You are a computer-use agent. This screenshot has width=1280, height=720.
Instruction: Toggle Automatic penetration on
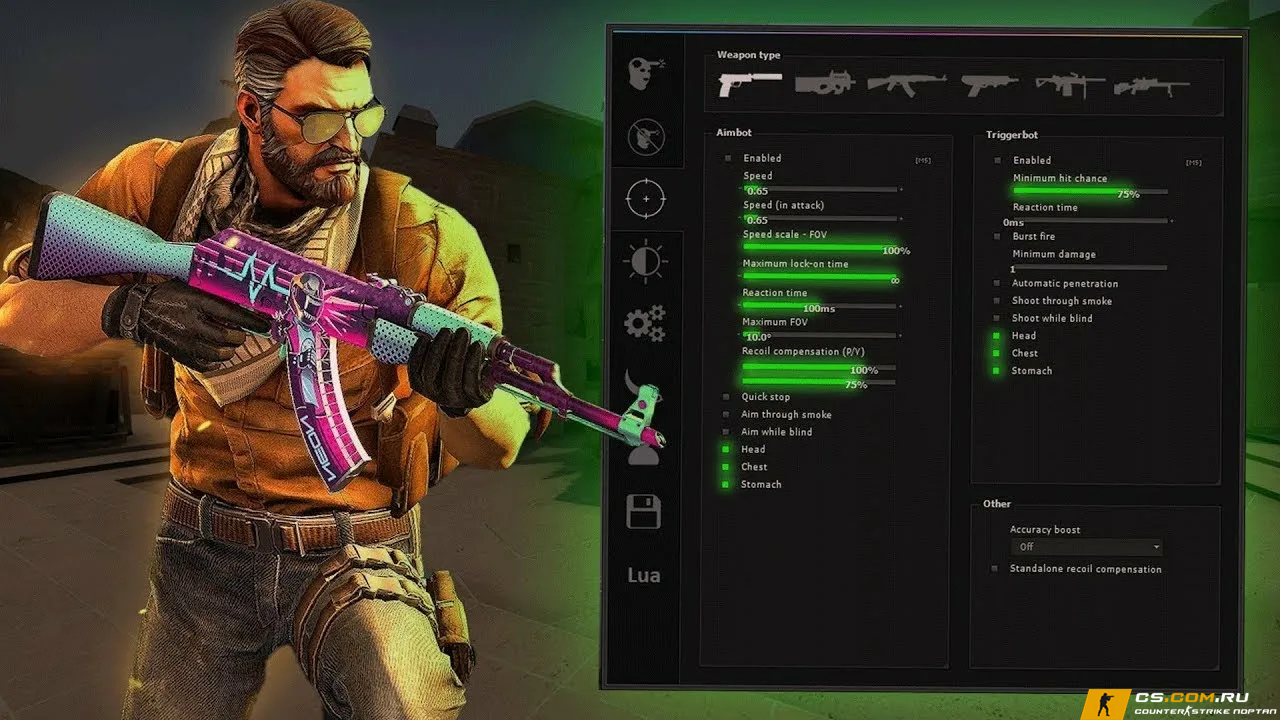point(997,284)
